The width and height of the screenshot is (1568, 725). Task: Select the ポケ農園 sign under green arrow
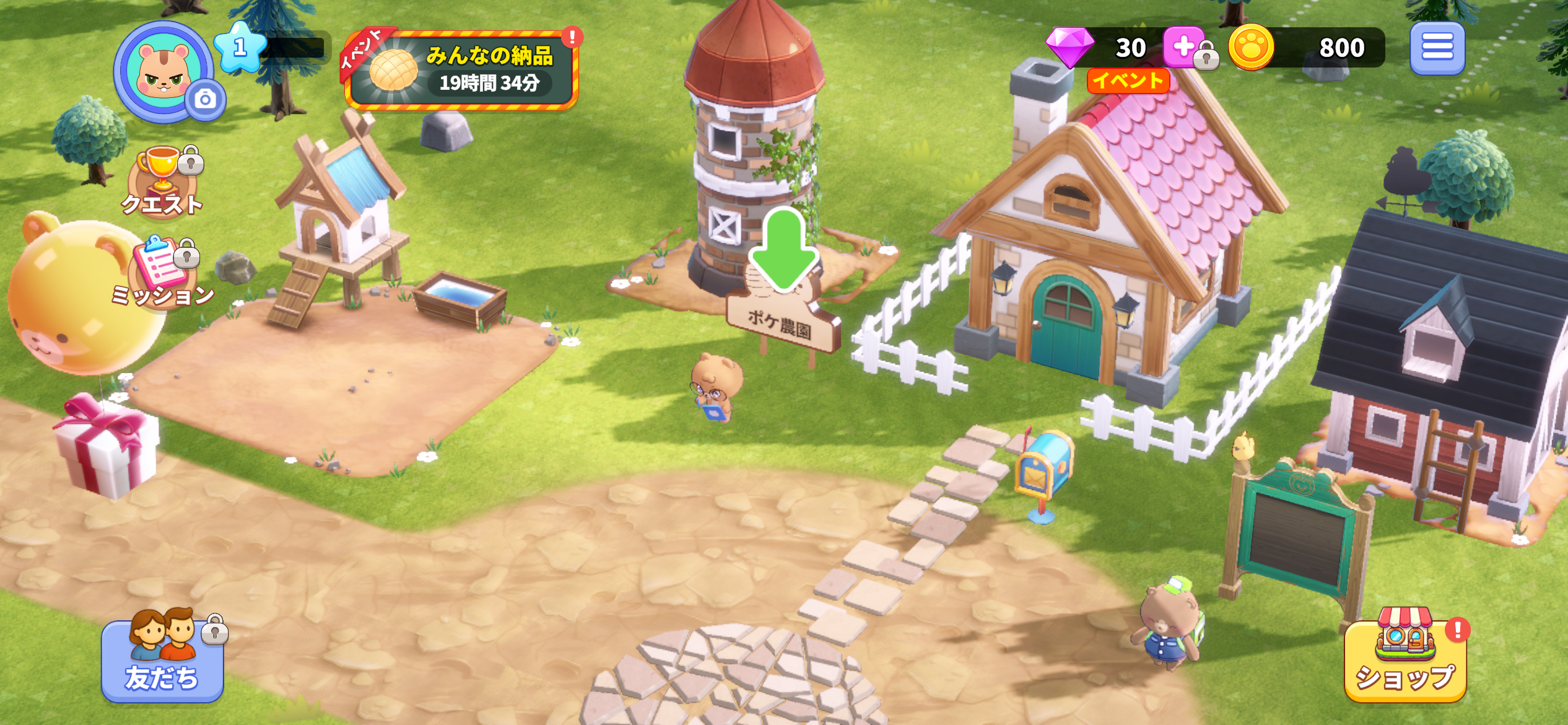(x=782, y=323)
